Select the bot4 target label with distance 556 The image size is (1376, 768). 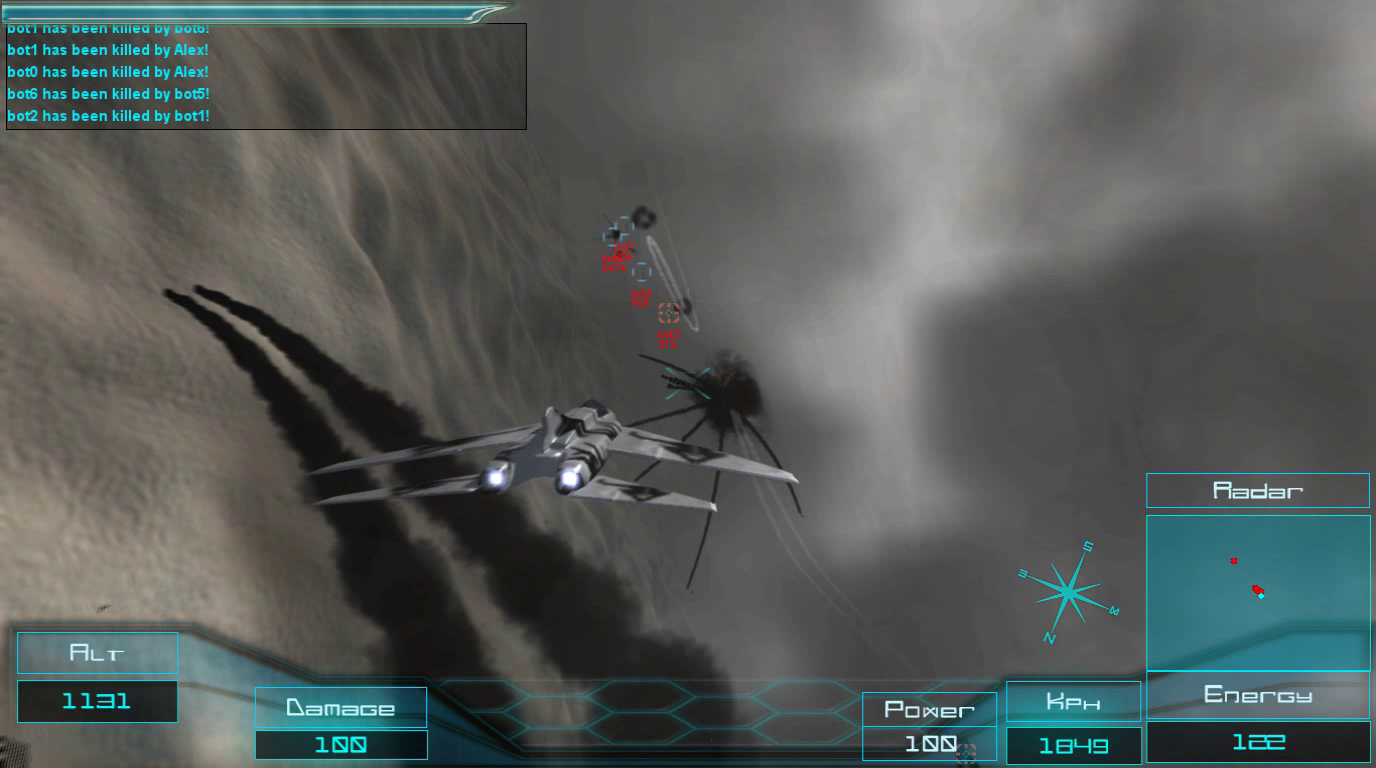[642, 296]
